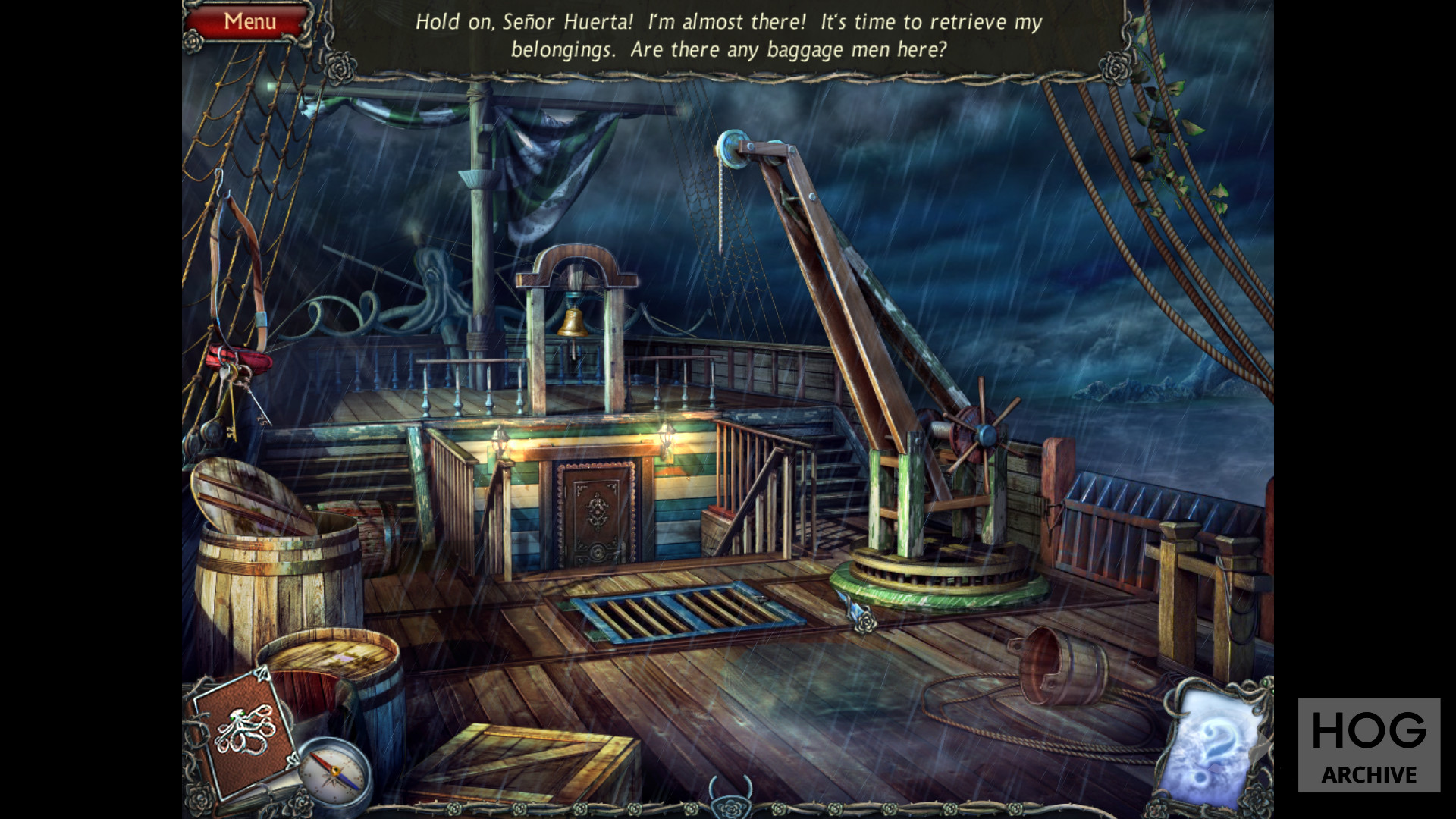
Task: Open the red Menu button
Action: point(249,21)
